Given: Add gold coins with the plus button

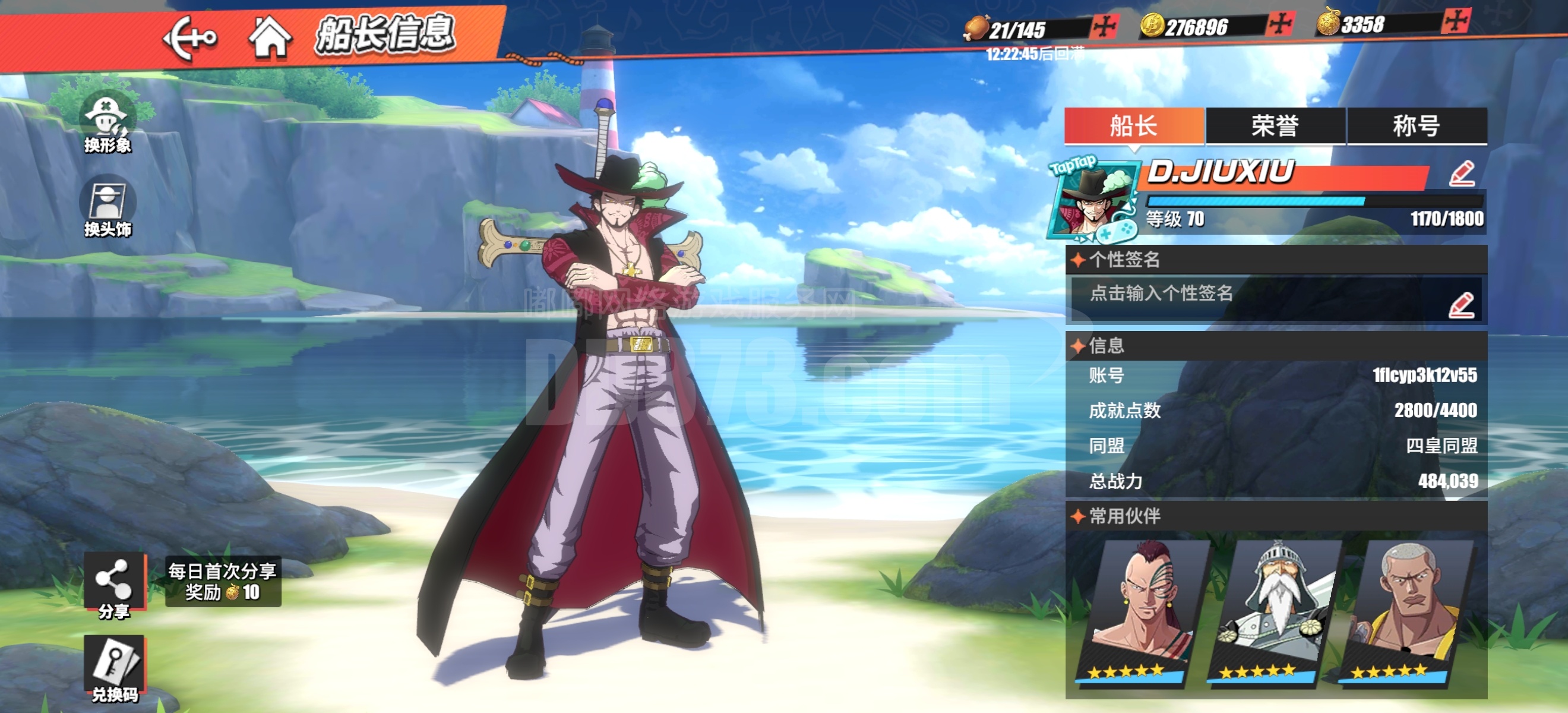Looking at the screenshot, I should pos(1279,25).
